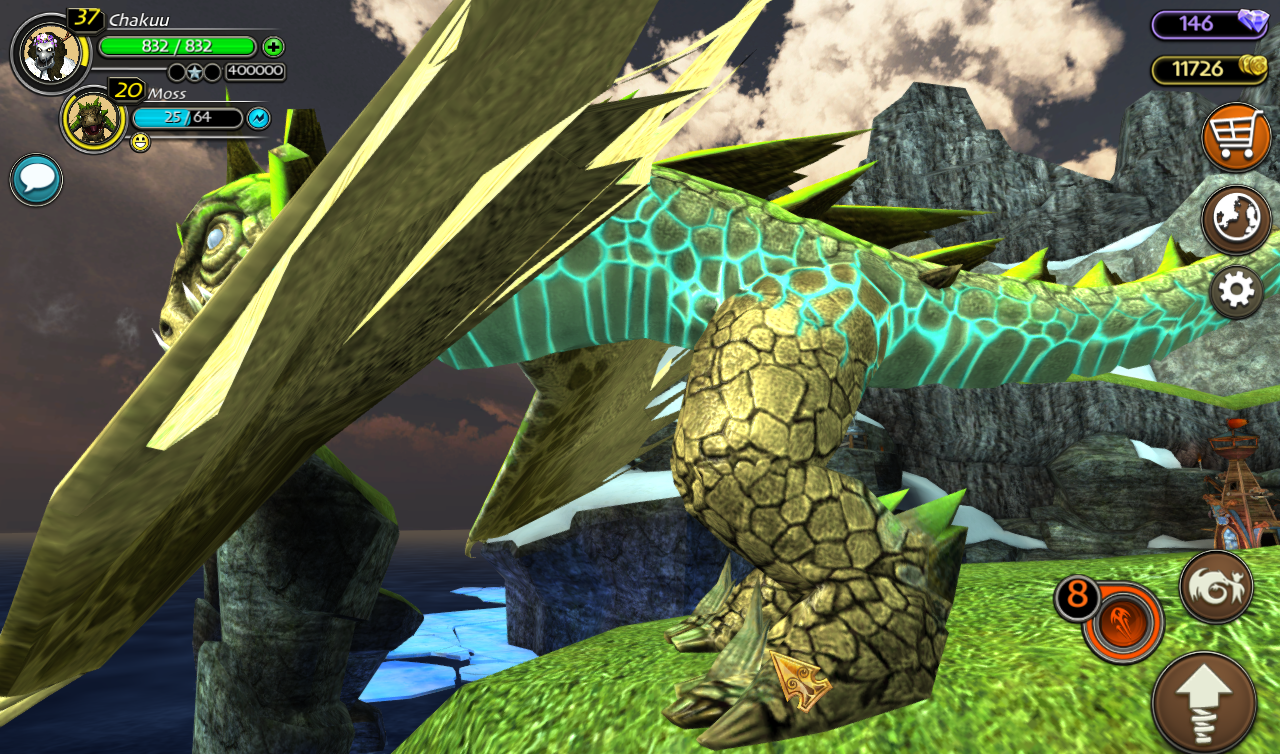
Task: Open the gold coins counter
Action: pos(1210,69)
